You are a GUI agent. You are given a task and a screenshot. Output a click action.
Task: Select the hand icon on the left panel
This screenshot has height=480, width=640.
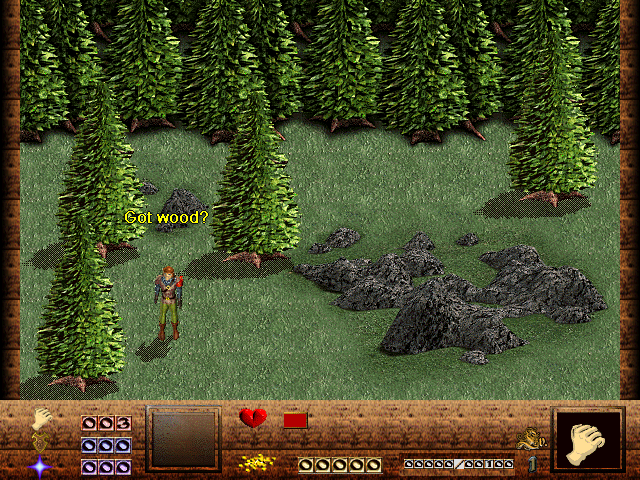click(x=41, y=419)
